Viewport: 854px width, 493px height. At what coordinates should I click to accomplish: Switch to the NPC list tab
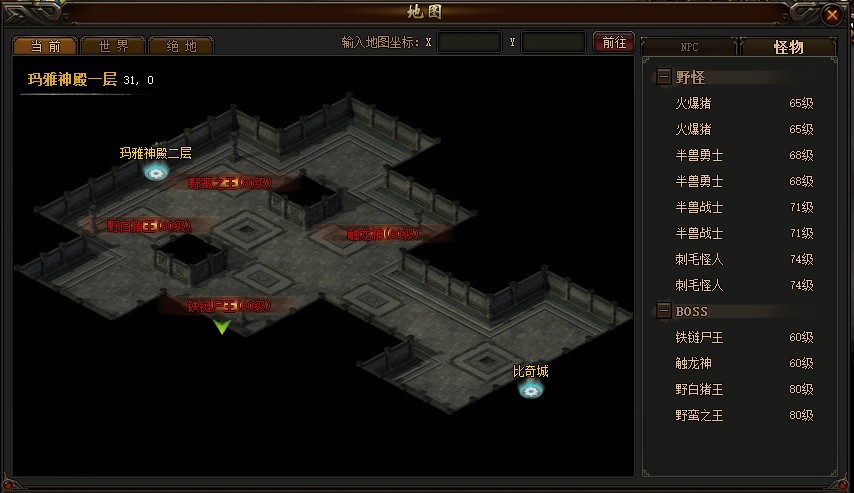coord(689,47)
